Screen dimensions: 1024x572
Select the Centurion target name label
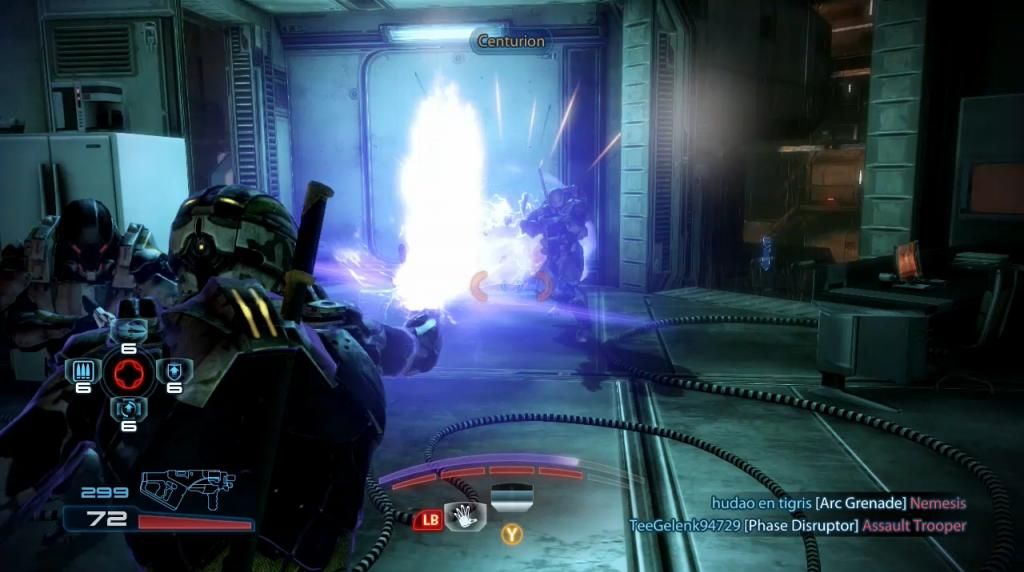511,42
